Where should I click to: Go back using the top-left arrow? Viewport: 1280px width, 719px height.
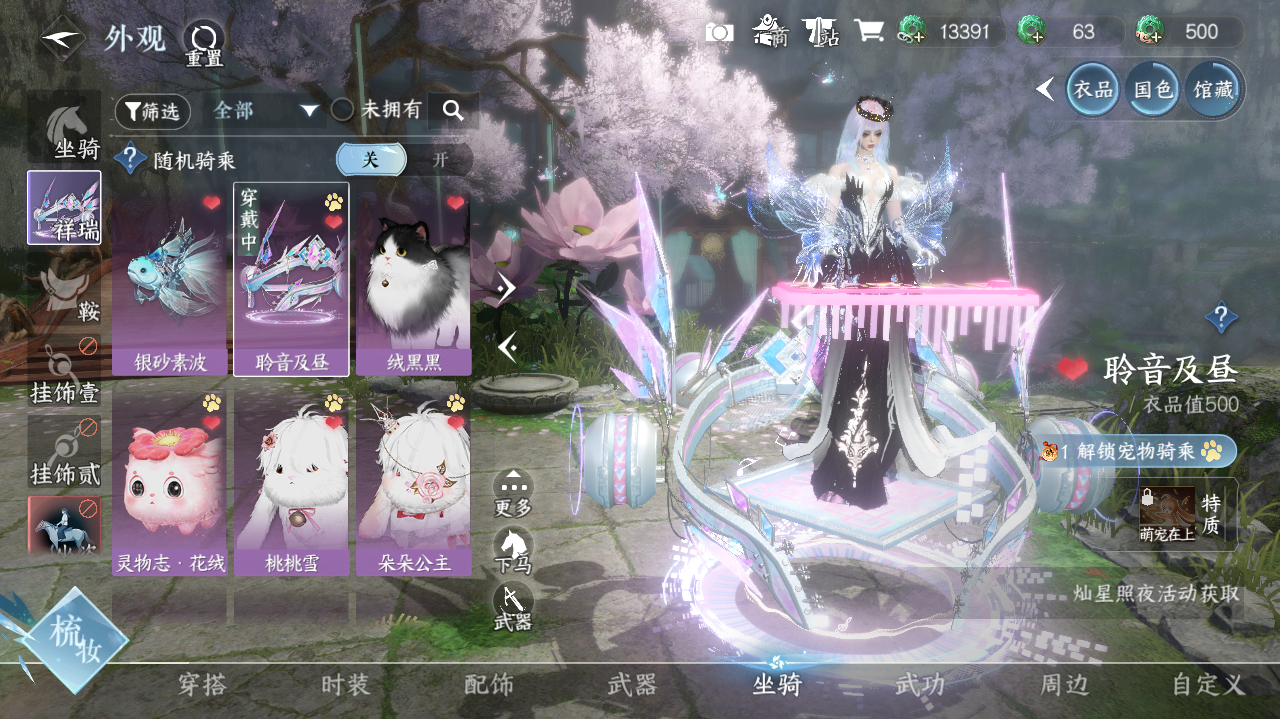[x=62, y=40]
